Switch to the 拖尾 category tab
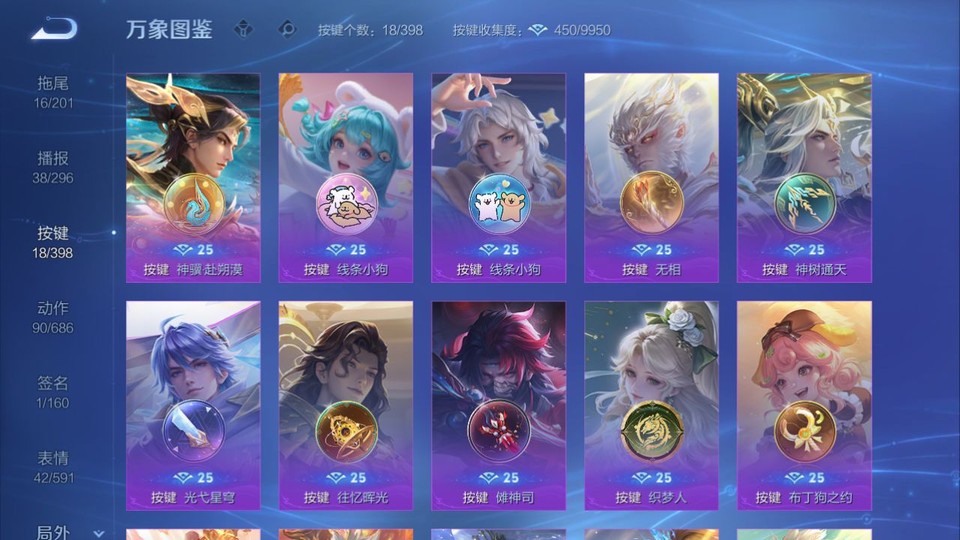Image resolution: width=960 pixels, height=540 pixels. point(53,91)
